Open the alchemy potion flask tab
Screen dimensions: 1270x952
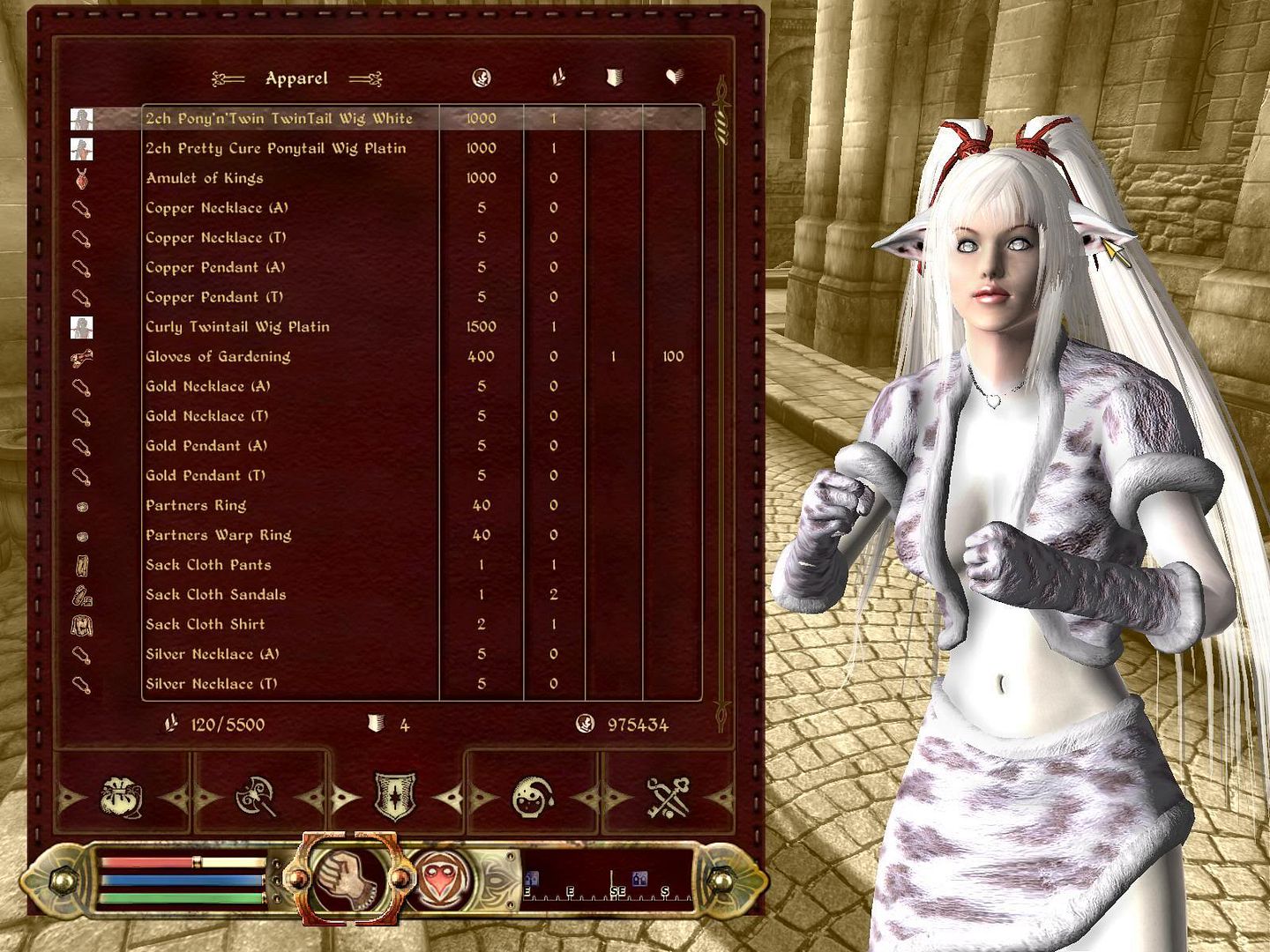(x=533, y=798)
